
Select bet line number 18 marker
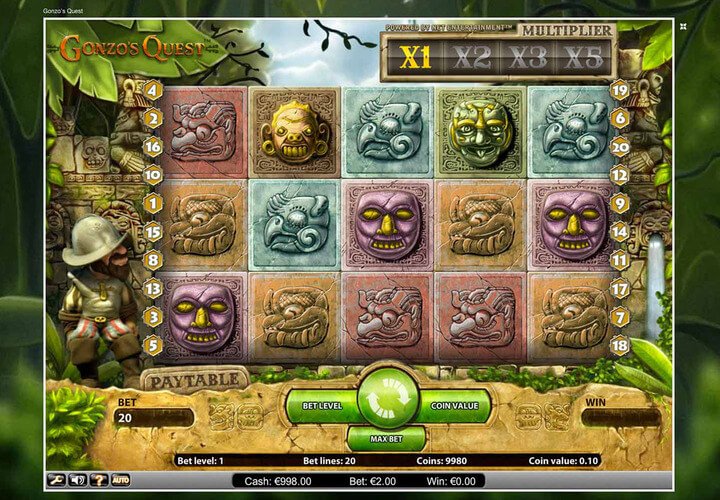click(619, 345)
